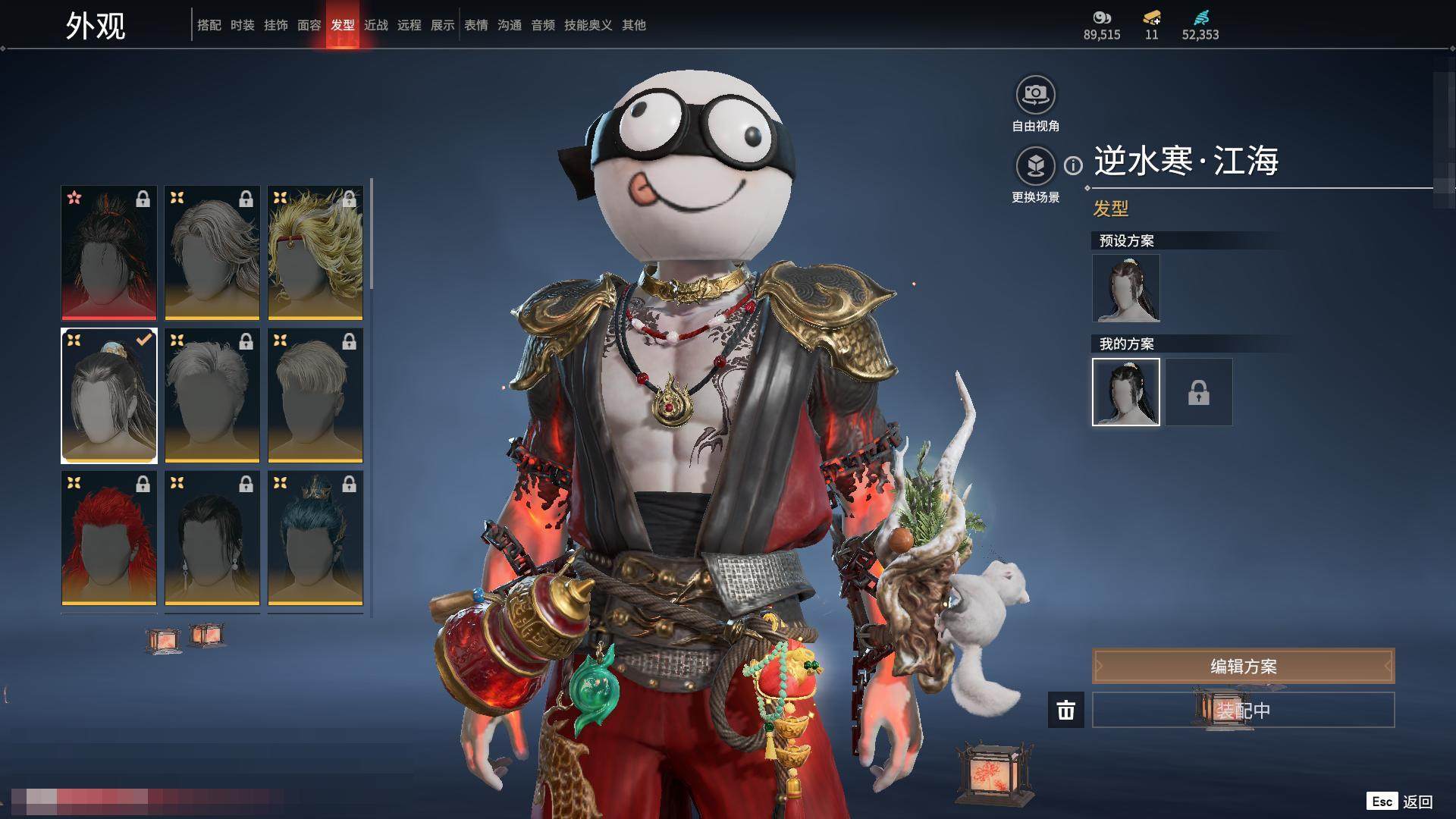Pick the blue hairstyle with crown
The image size is (1456, 819).
click(315, 538)
